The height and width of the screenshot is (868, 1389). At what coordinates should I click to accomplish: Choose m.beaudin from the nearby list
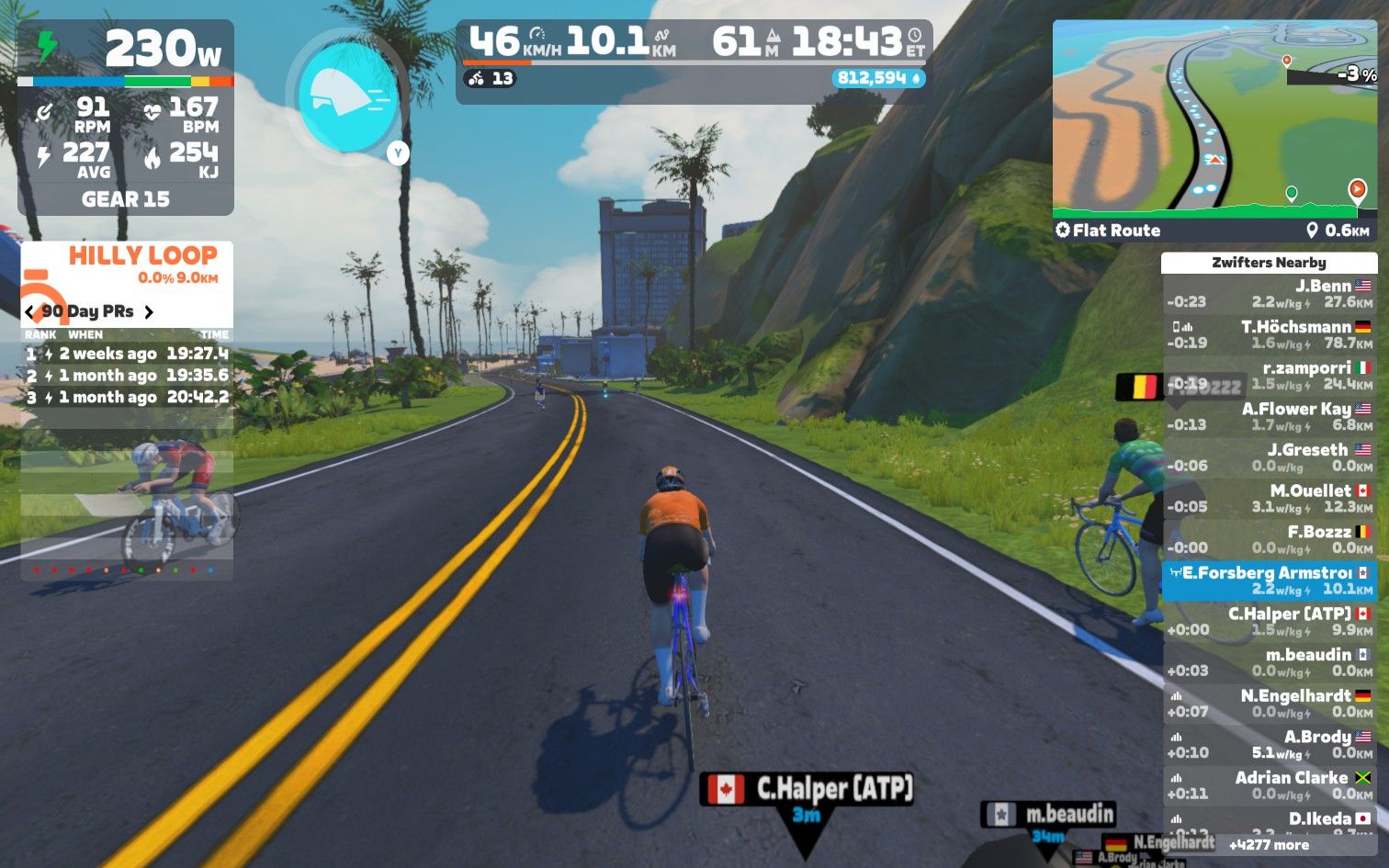(1270, 662)
